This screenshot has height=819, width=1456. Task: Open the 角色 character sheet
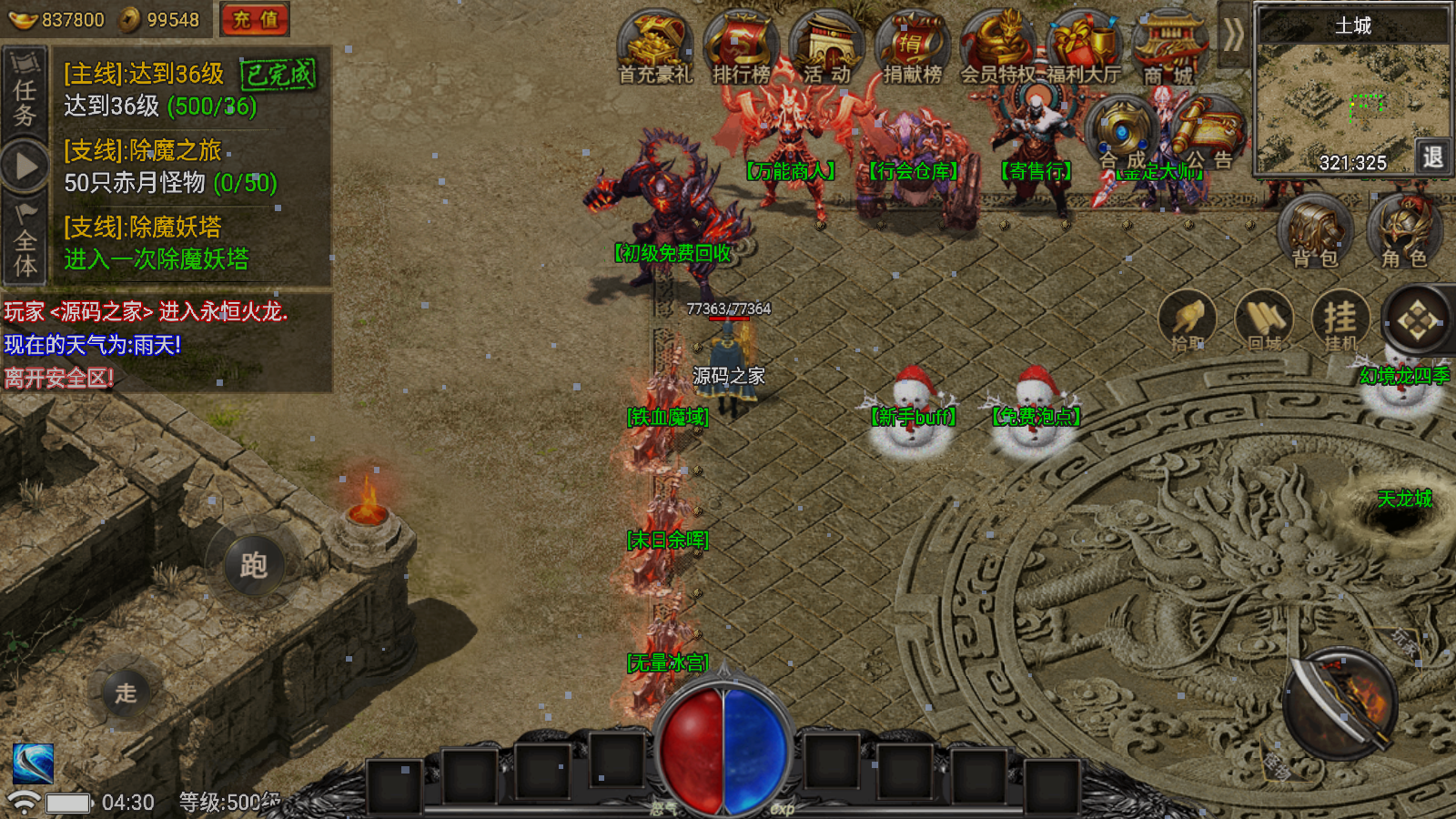tap(1404, 232)
